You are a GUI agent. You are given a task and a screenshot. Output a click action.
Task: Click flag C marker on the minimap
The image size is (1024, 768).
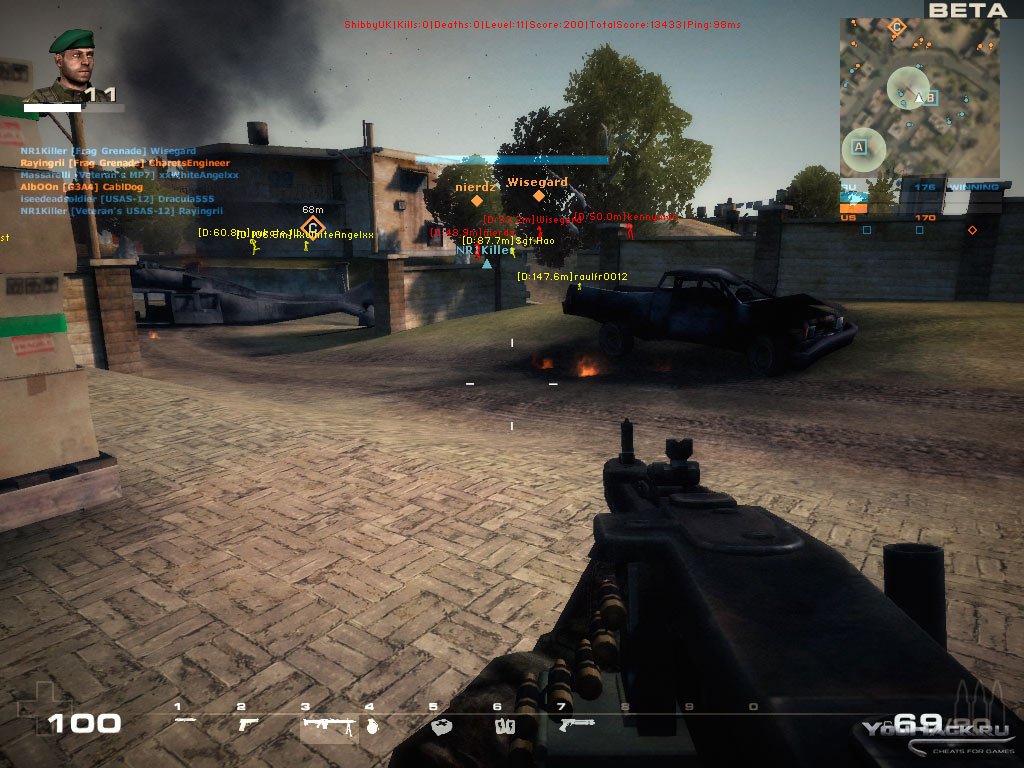(x=897, y=28)
